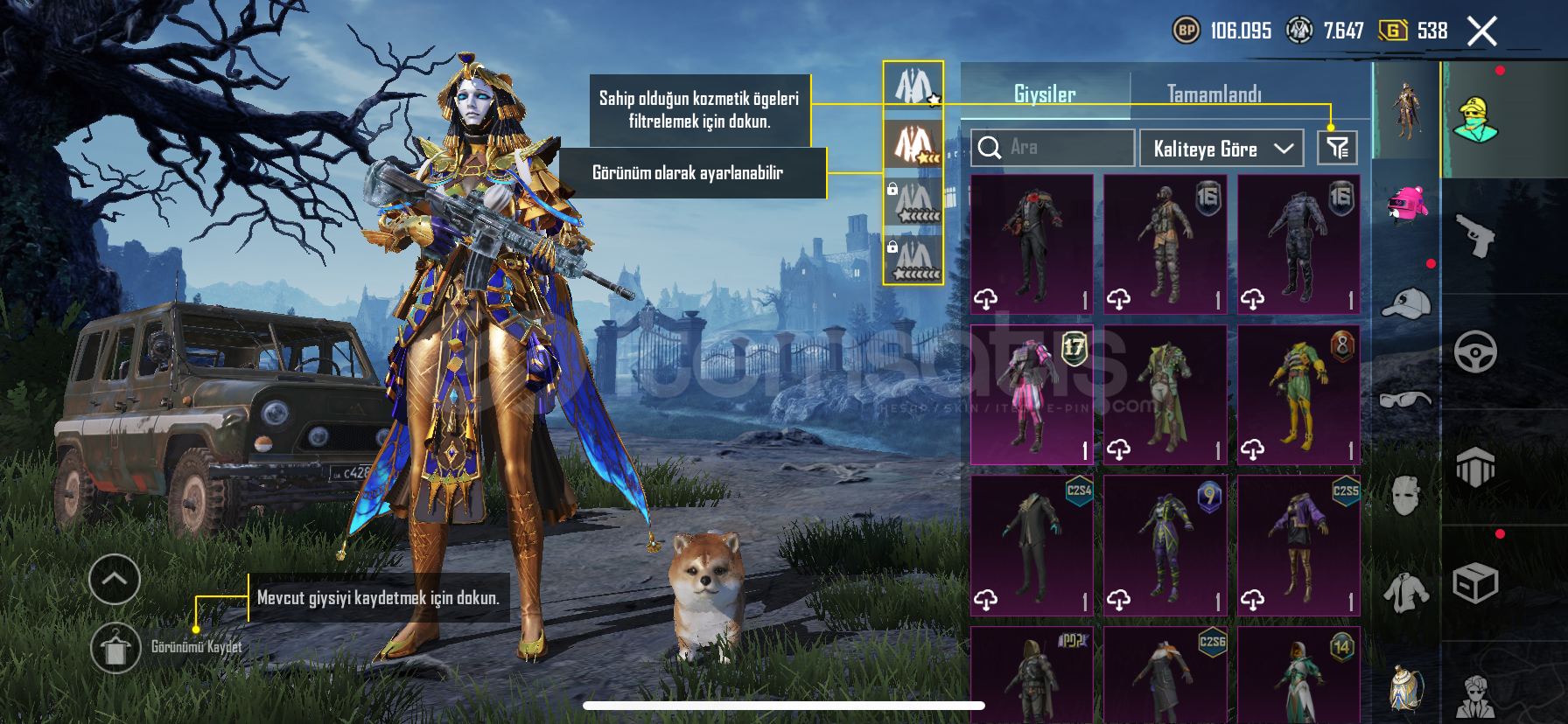Pick the C2S4 dark coat outfit
This screenshot has width=1568, height=724.
click(x=1032, y=545)
